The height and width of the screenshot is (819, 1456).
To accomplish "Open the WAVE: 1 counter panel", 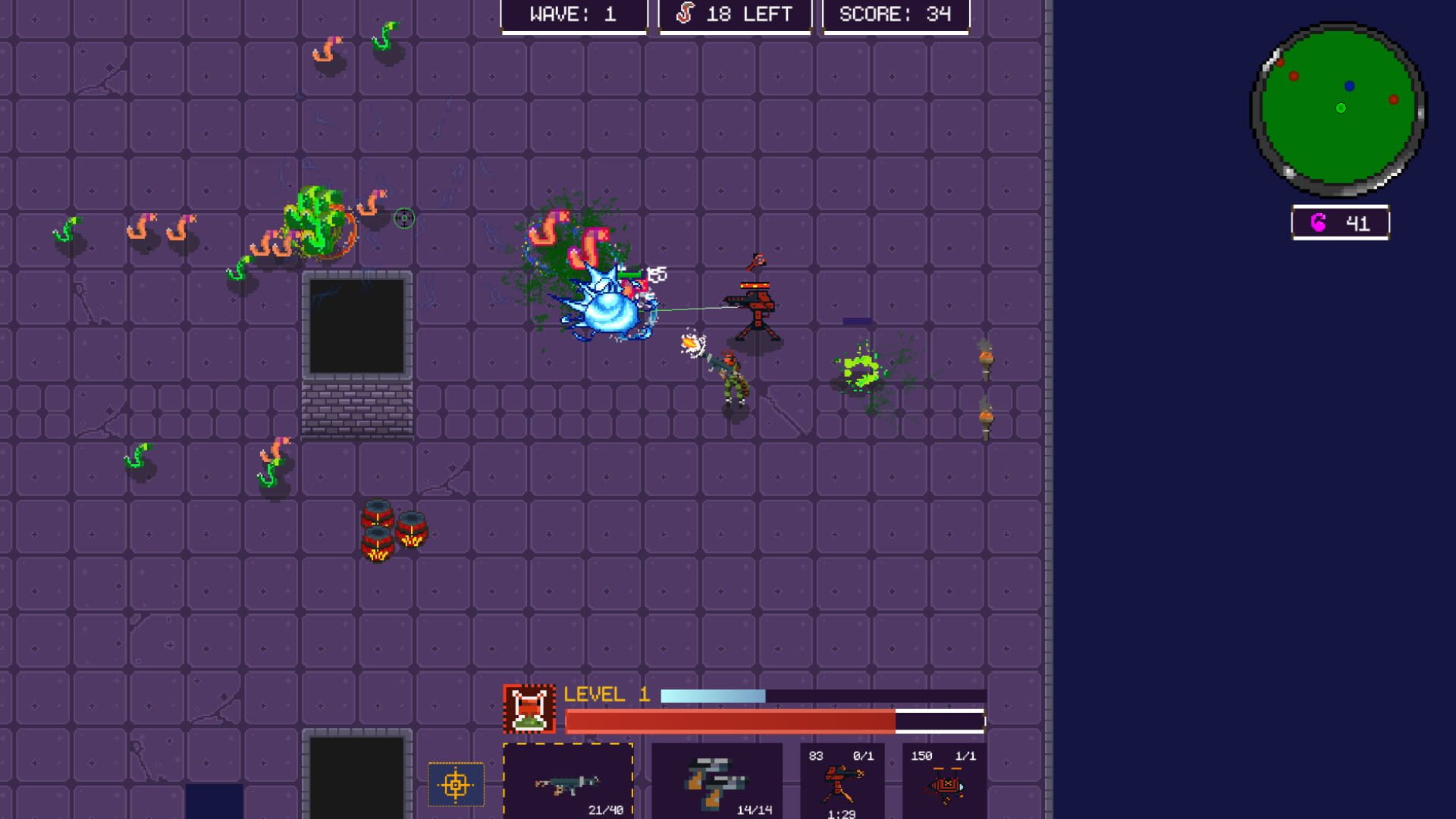I will (x=573, y=14).
